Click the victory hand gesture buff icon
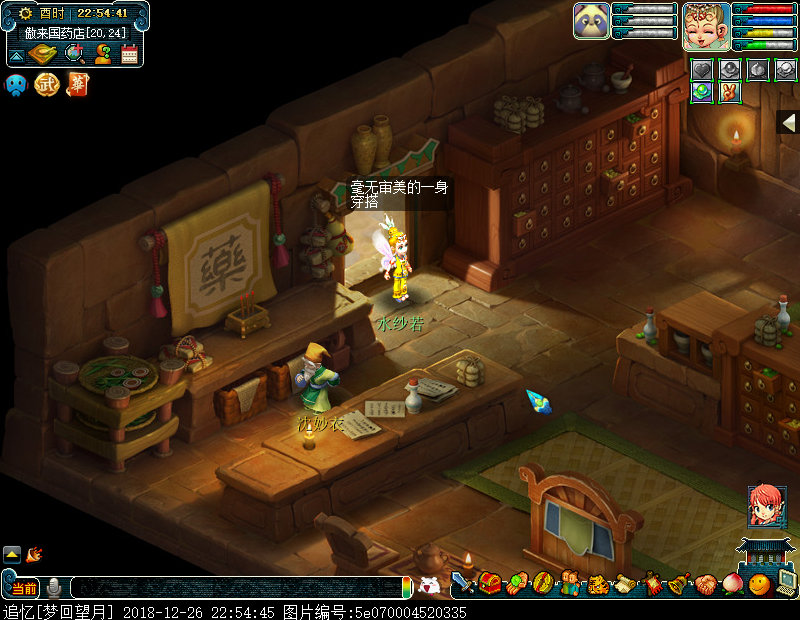The height and width of the screenshot is (620, 800). [730, 93]
